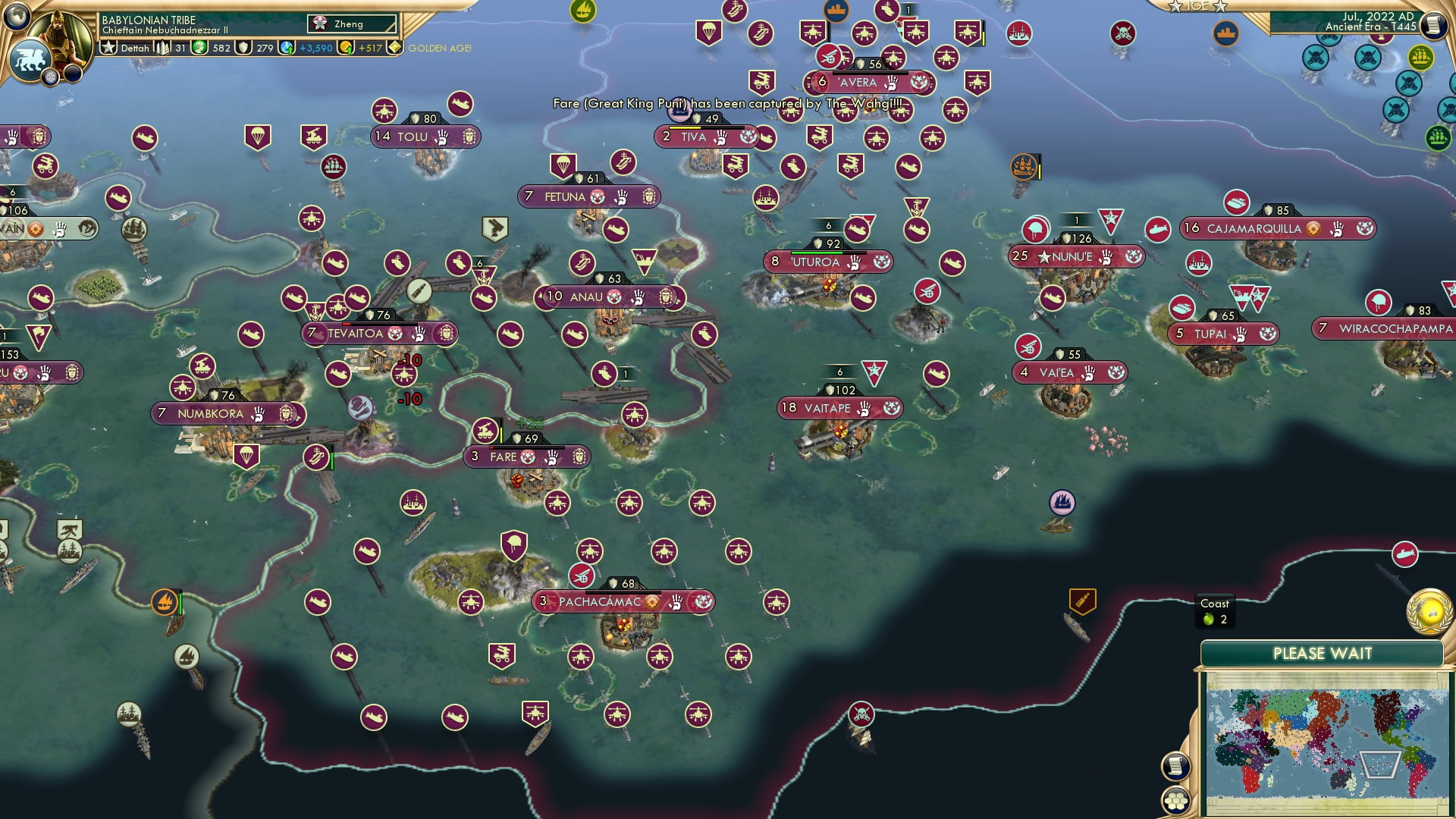Select the science flask icon showing 582
The image size is (1456, 819).
click(x=200, y=47)
